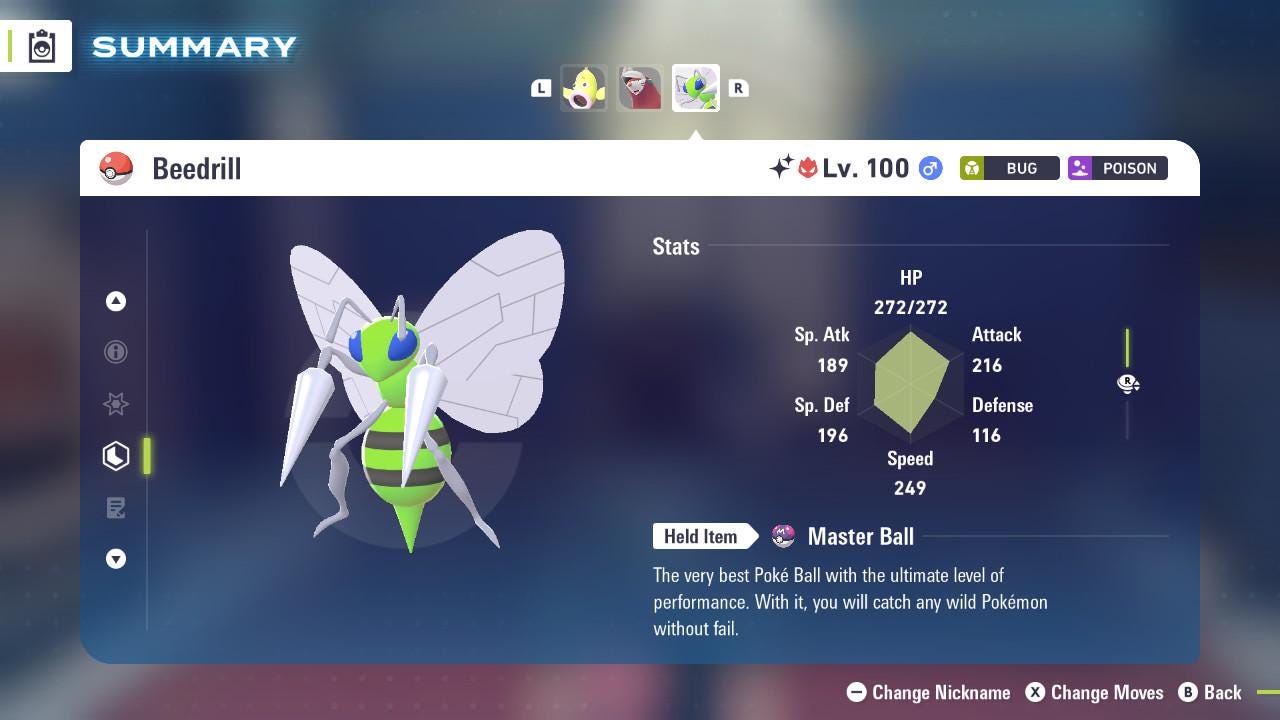Click the BUG type badge
The image size is (1280, 720).
point(1009,168)
